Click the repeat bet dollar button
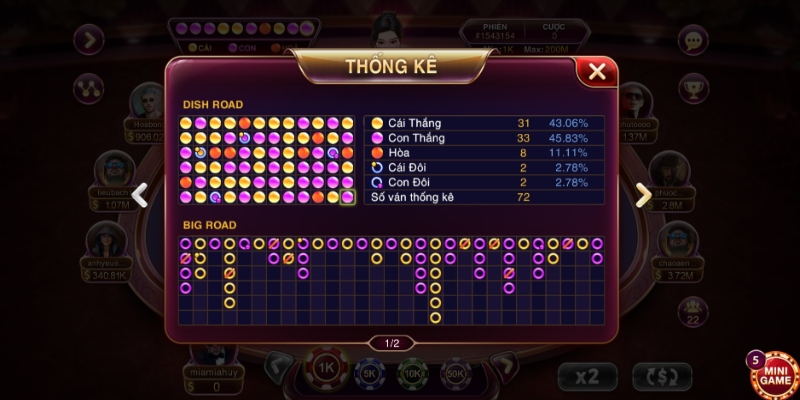Screen dimensions: 800x400 click(x=662, y=376)
